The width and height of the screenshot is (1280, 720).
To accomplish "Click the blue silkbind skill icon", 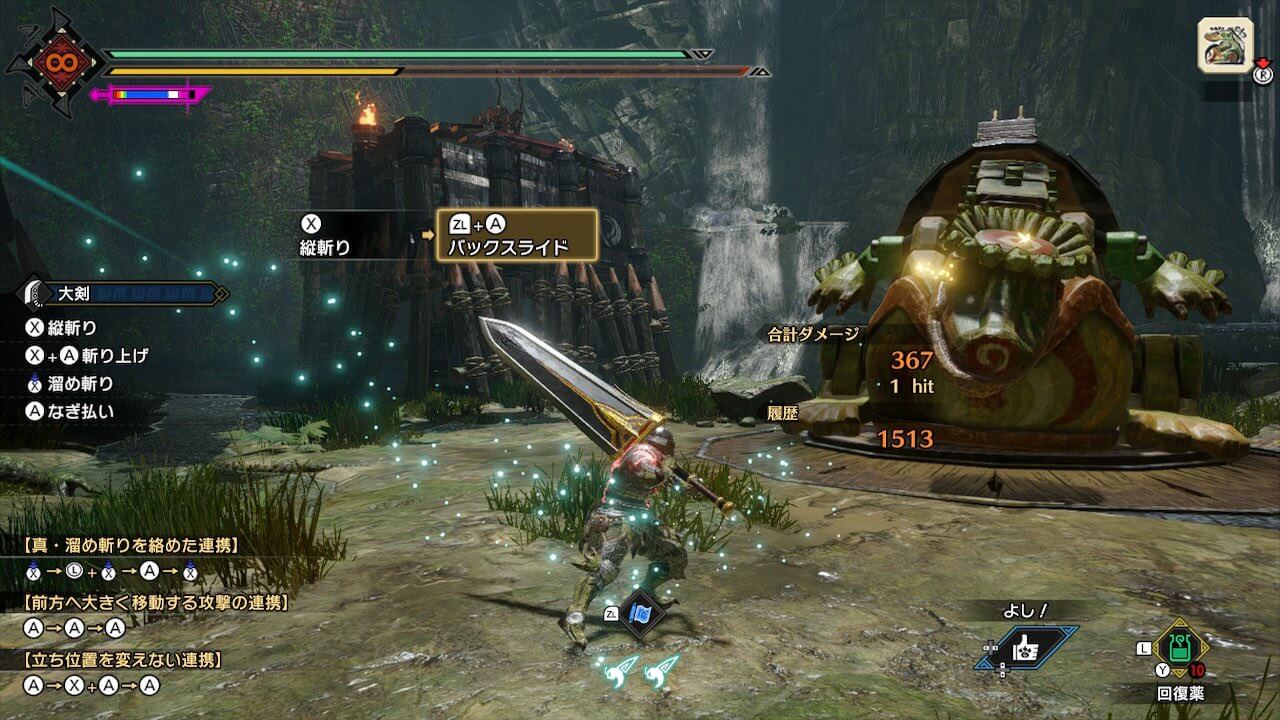I will coord(641,614).
